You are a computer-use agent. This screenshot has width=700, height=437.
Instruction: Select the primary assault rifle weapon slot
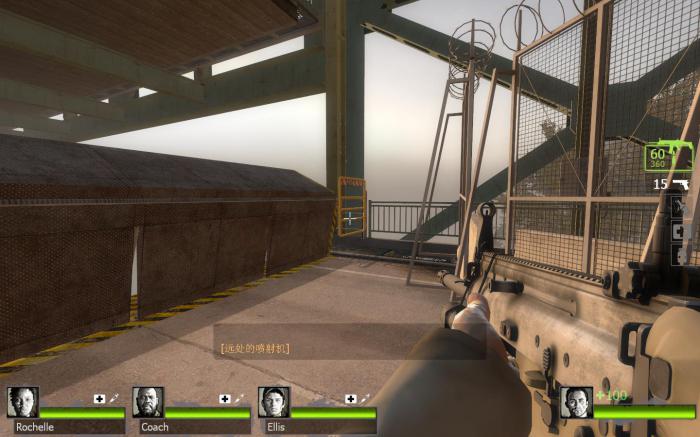(x=670, y=156)
